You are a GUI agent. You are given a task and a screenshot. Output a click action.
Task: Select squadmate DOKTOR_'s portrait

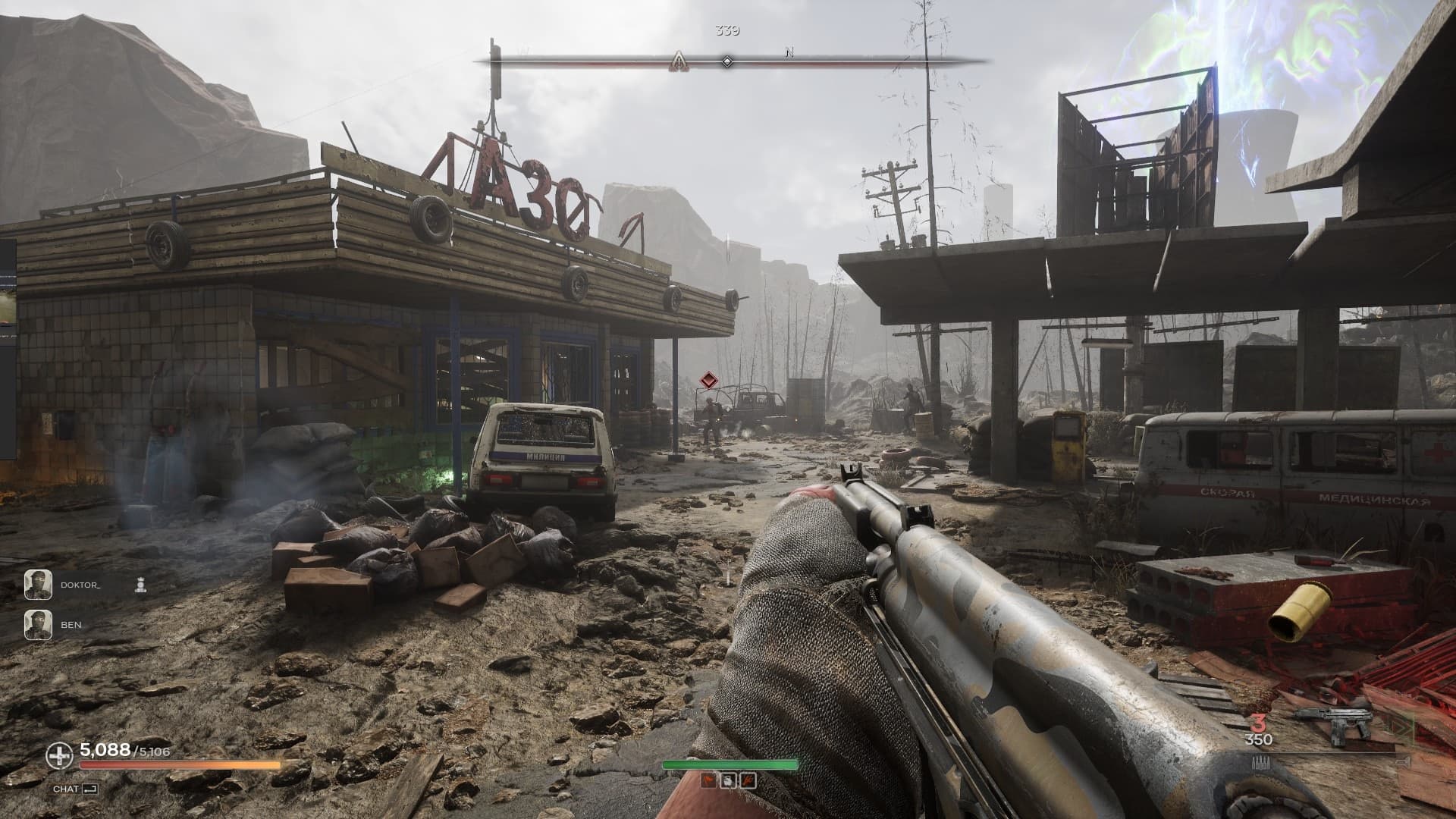tap(38, 584)
